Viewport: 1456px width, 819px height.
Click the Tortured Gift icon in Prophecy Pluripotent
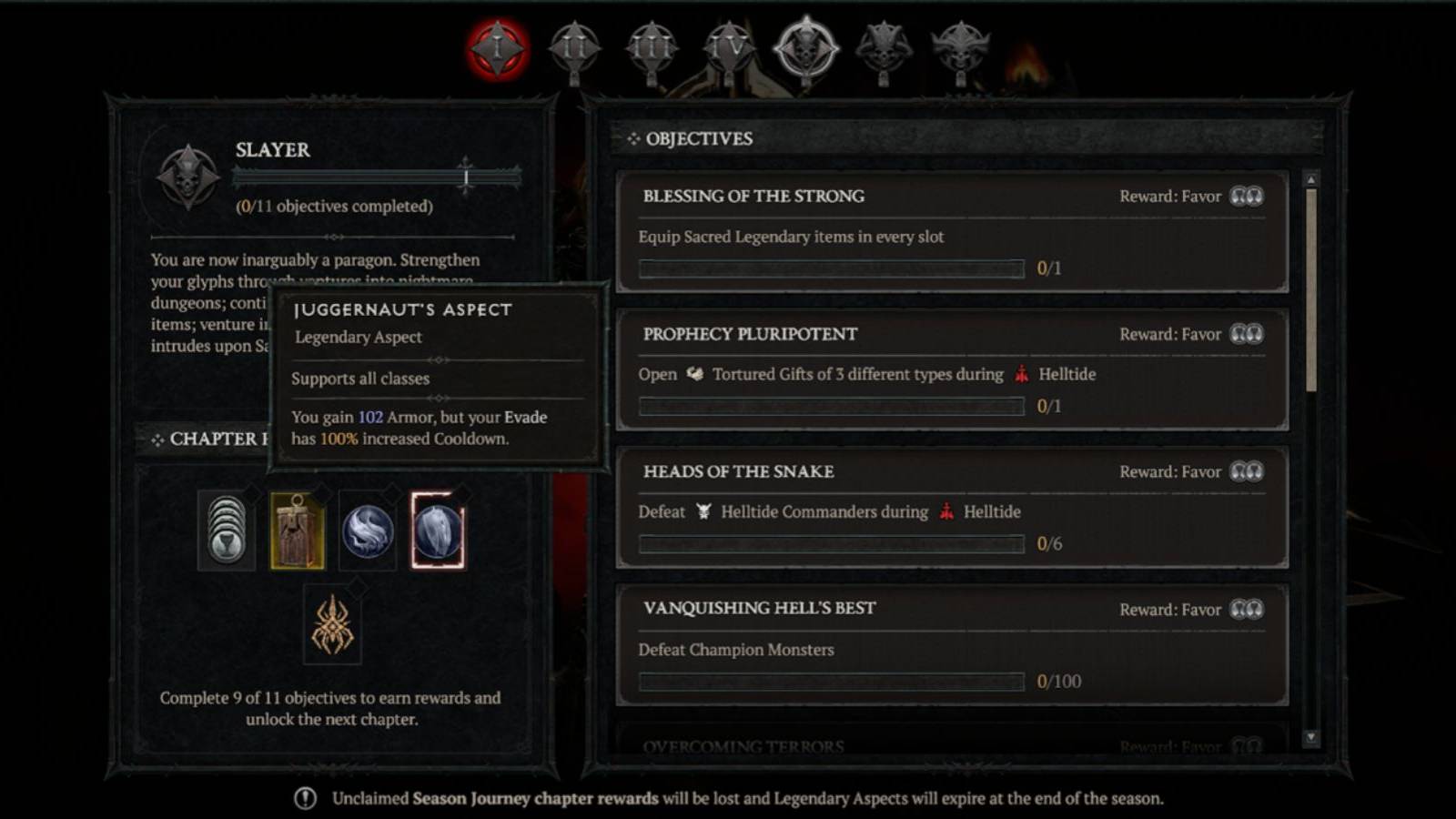pyautogui.click(x=695, y=374)
